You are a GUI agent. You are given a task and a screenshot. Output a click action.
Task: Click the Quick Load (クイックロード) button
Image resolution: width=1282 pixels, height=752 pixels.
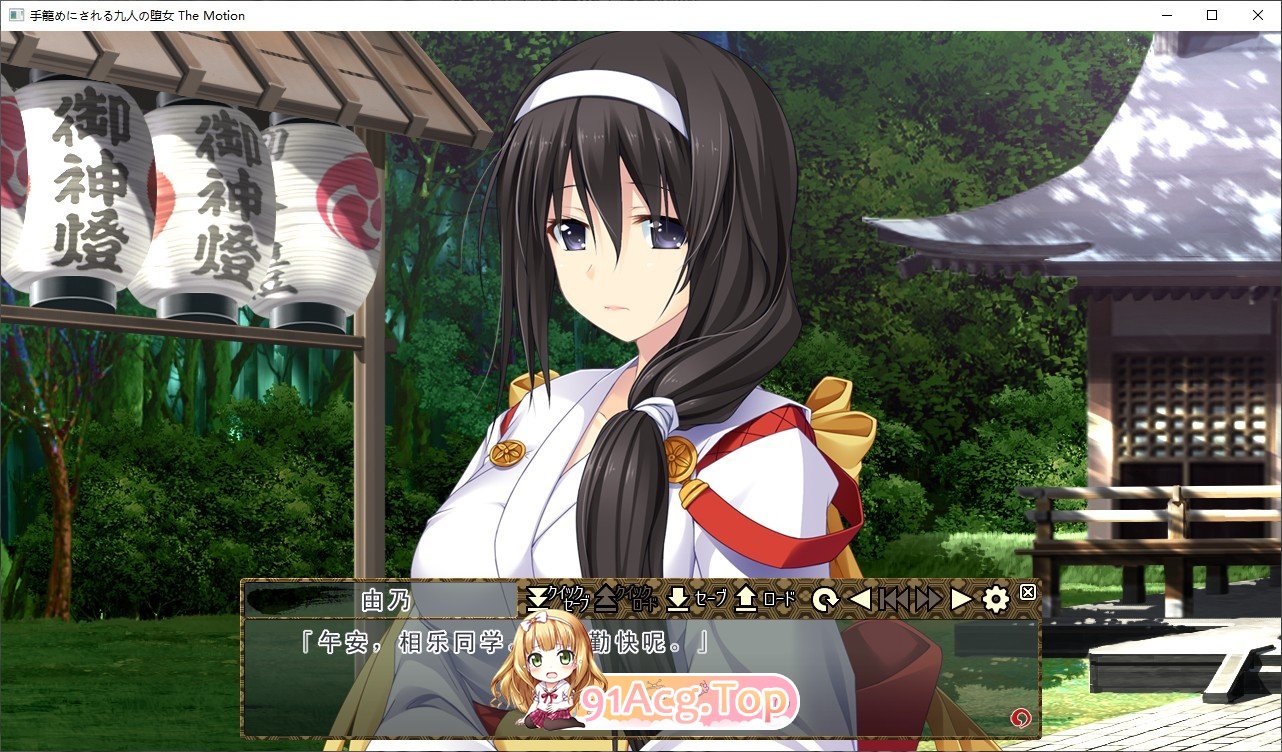625,599
